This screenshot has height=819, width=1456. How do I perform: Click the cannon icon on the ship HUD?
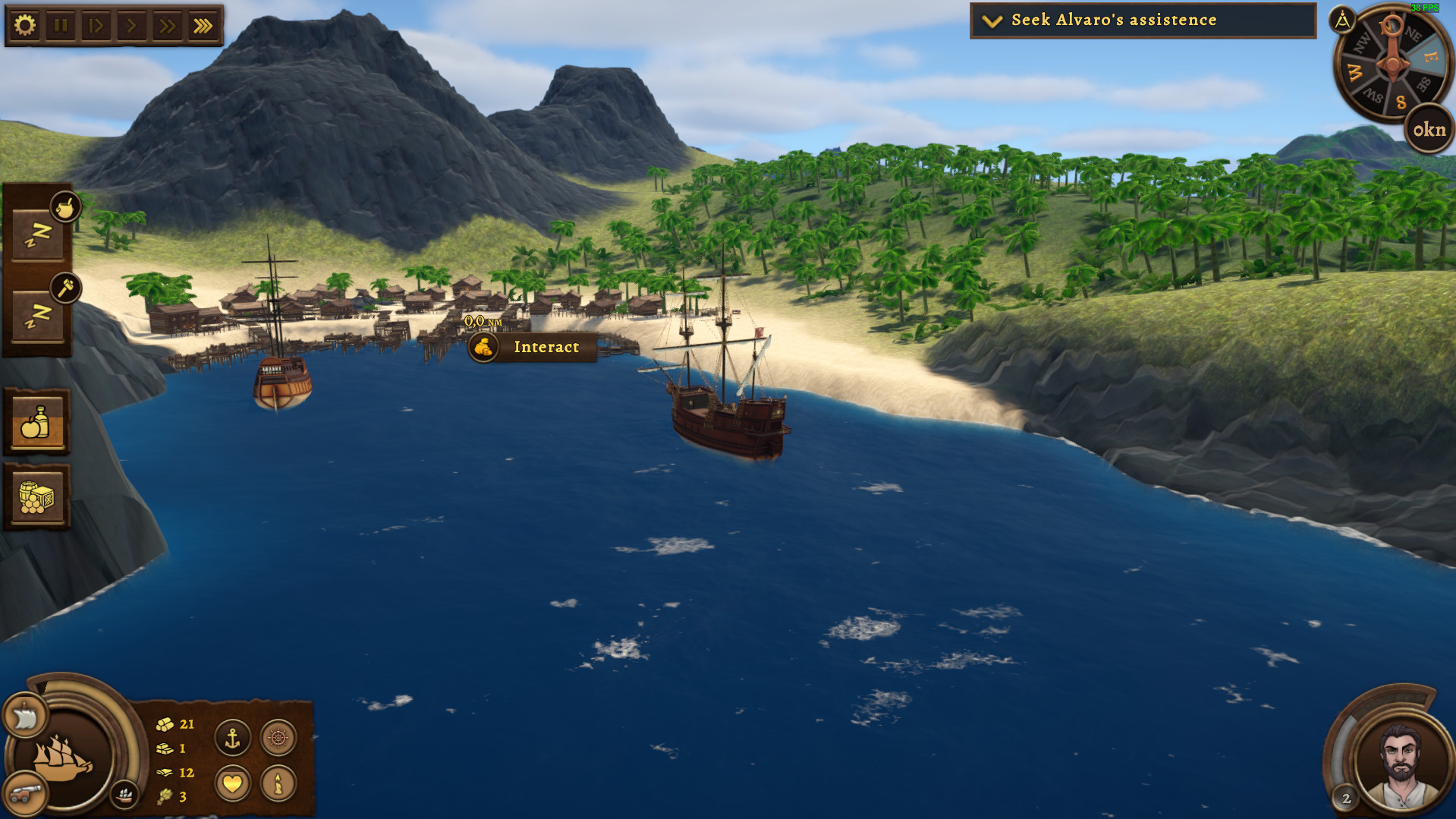point(25,795)
